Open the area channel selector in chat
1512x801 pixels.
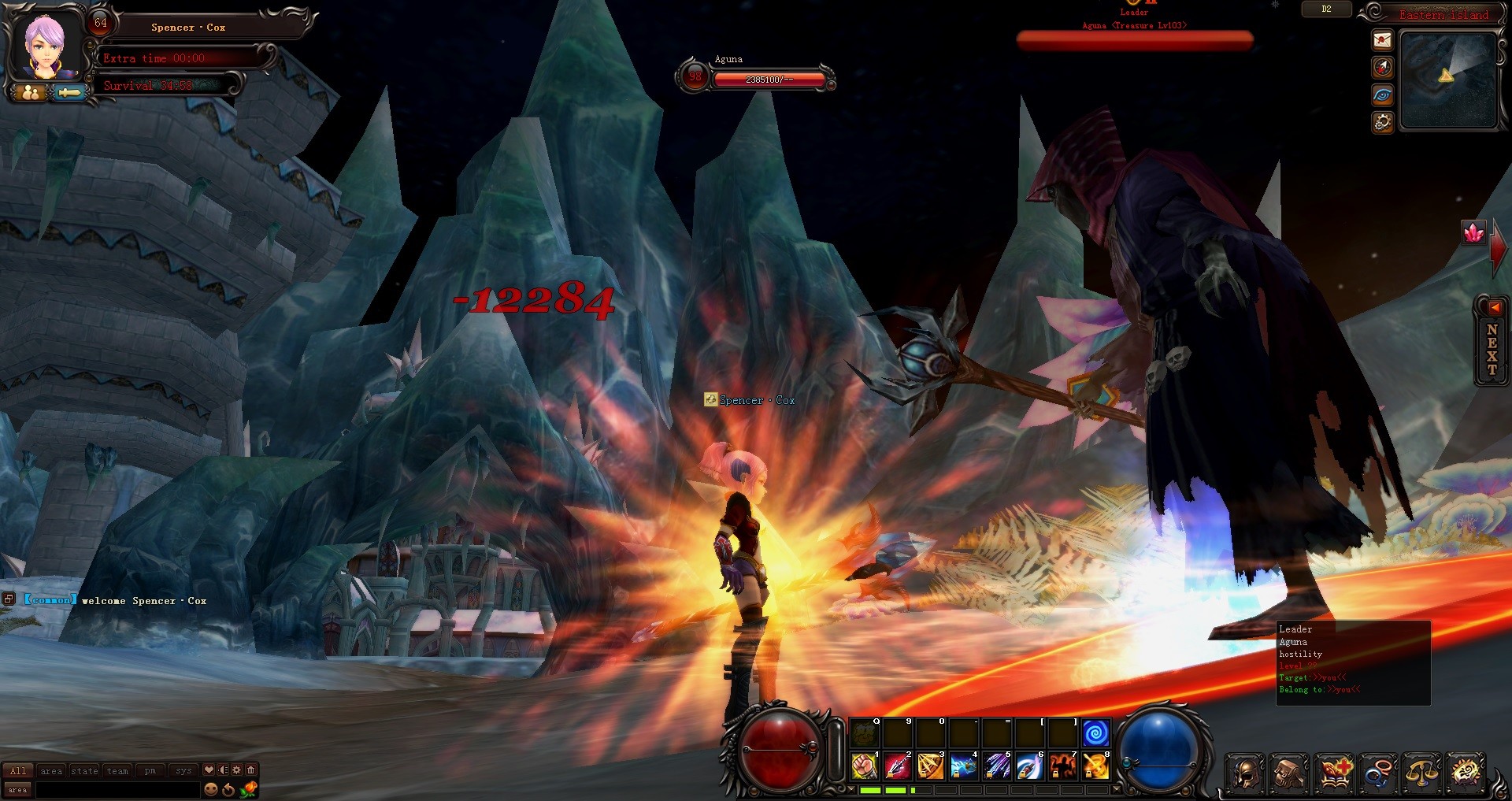click(x=18, y=789)
